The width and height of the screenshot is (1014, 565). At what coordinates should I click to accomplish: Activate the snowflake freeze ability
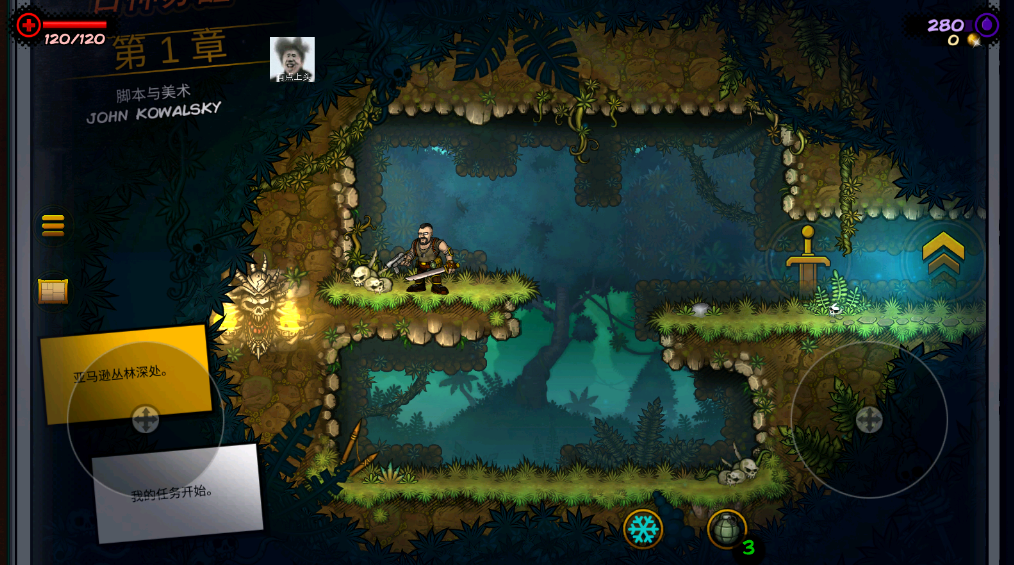pos(643,528)
